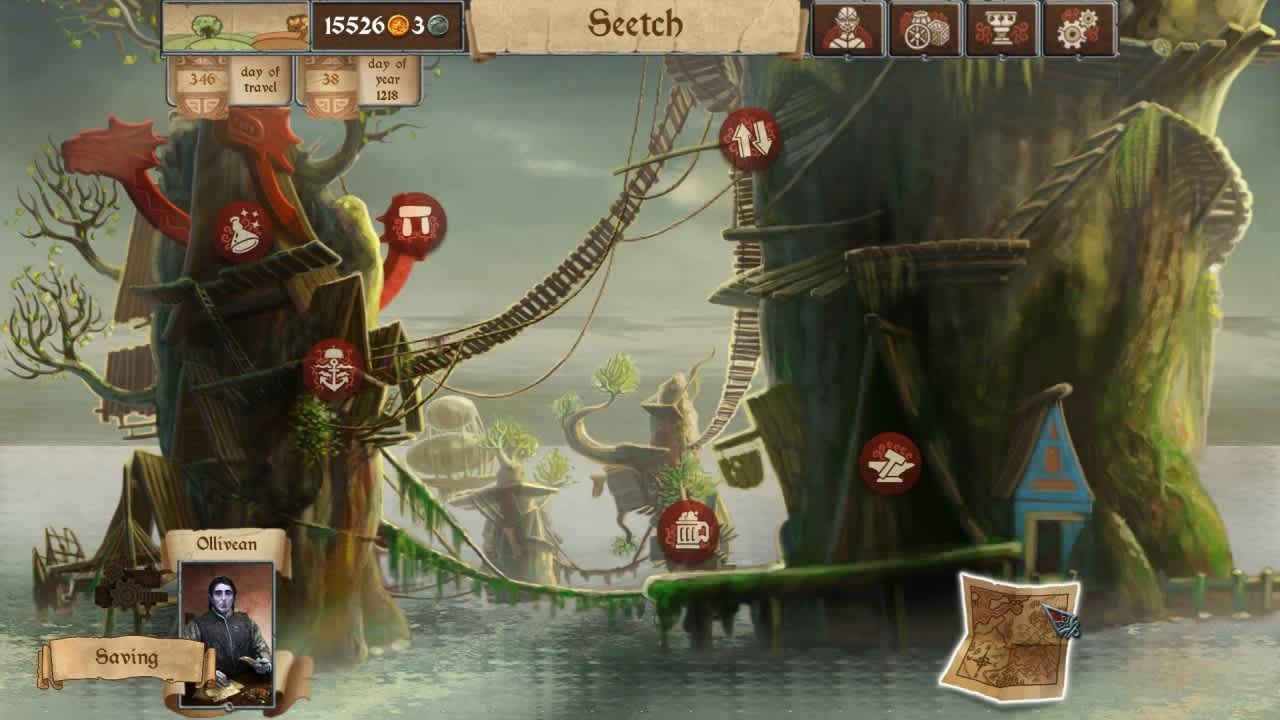This screenshot has height=720, width=1280.
Task: Enter the tavern beer mug marker
Action: [687, 528]
